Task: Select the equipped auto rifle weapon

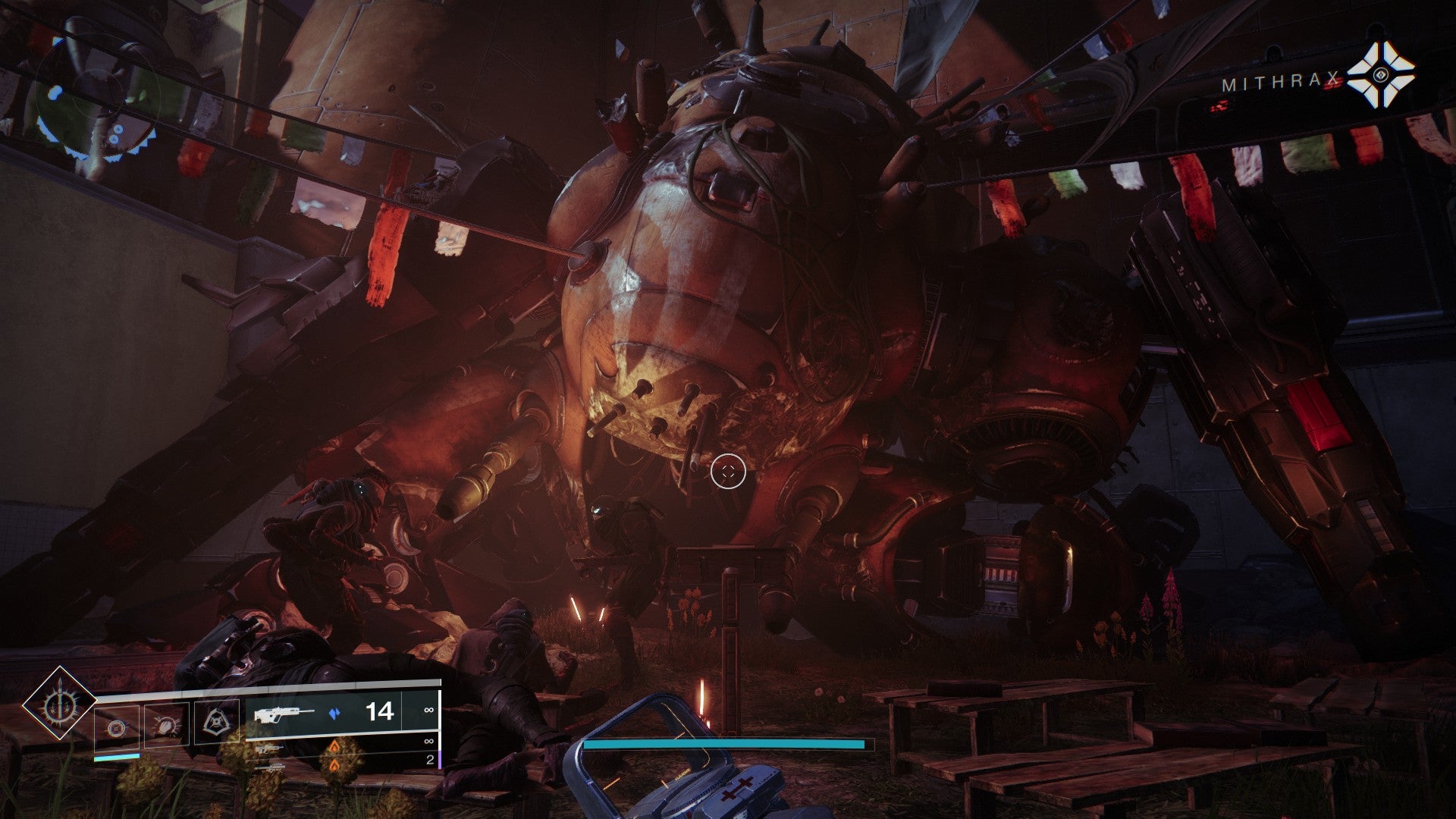Action: 284,714
